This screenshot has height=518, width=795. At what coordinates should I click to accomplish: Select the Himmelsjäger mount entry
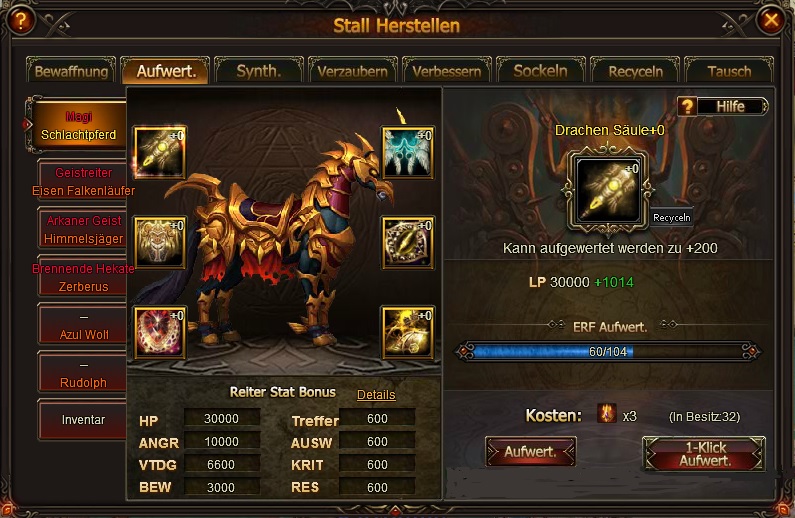(x=83, y=230)
